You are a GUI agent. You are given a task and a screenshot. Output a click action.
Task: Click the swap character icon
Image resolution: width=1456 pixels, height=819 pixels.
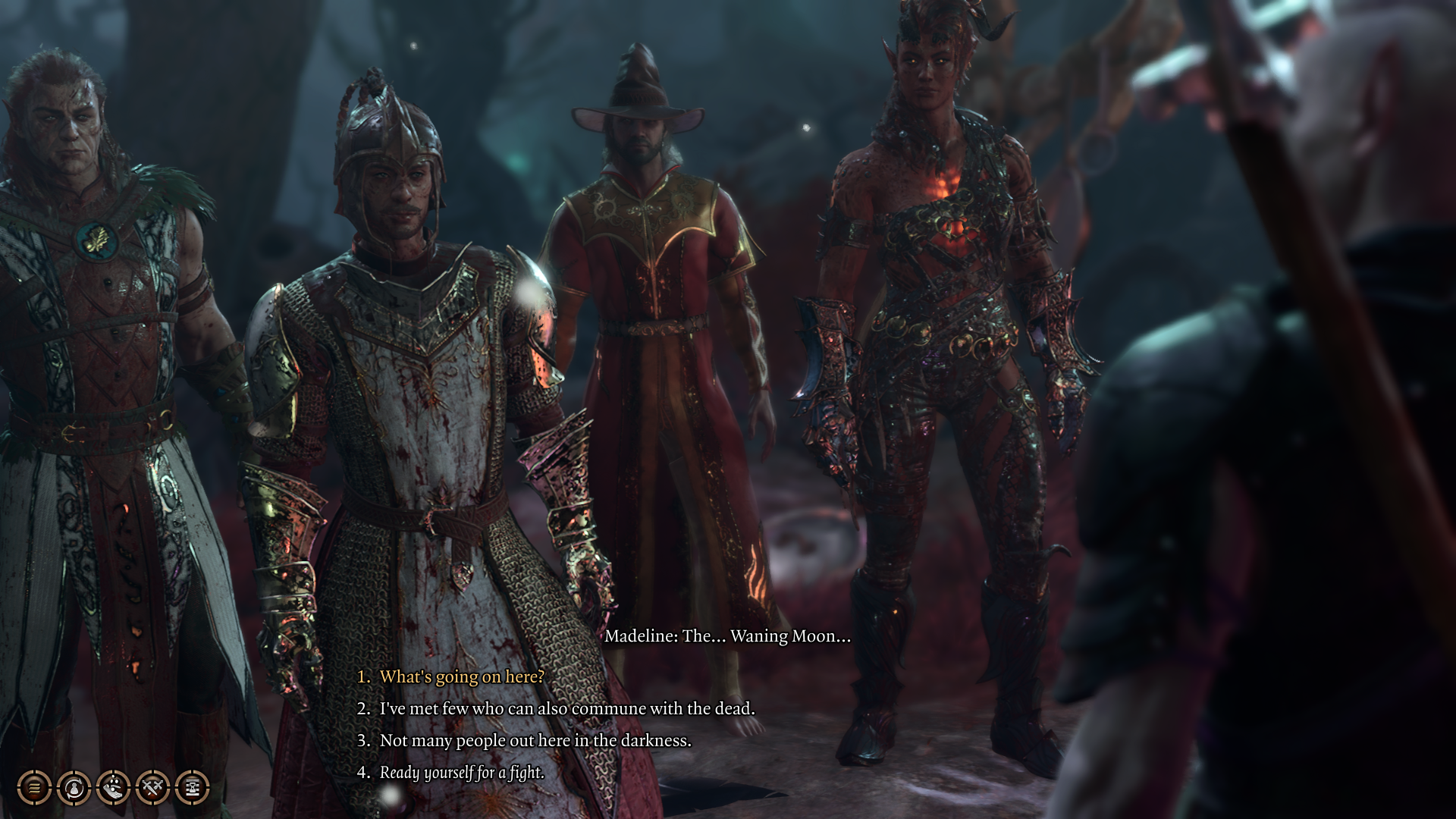pyautogui.click(x=74, y=788)
